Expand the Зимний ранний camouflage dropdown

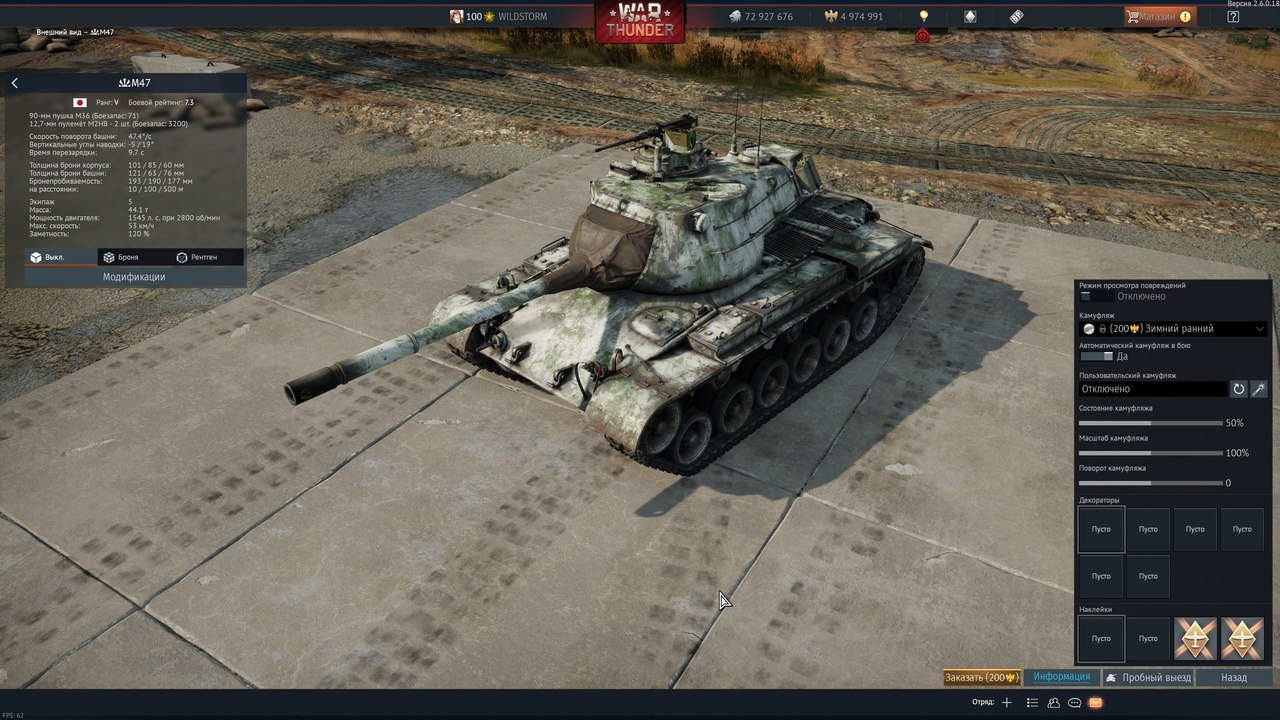tap(1259, 328)
